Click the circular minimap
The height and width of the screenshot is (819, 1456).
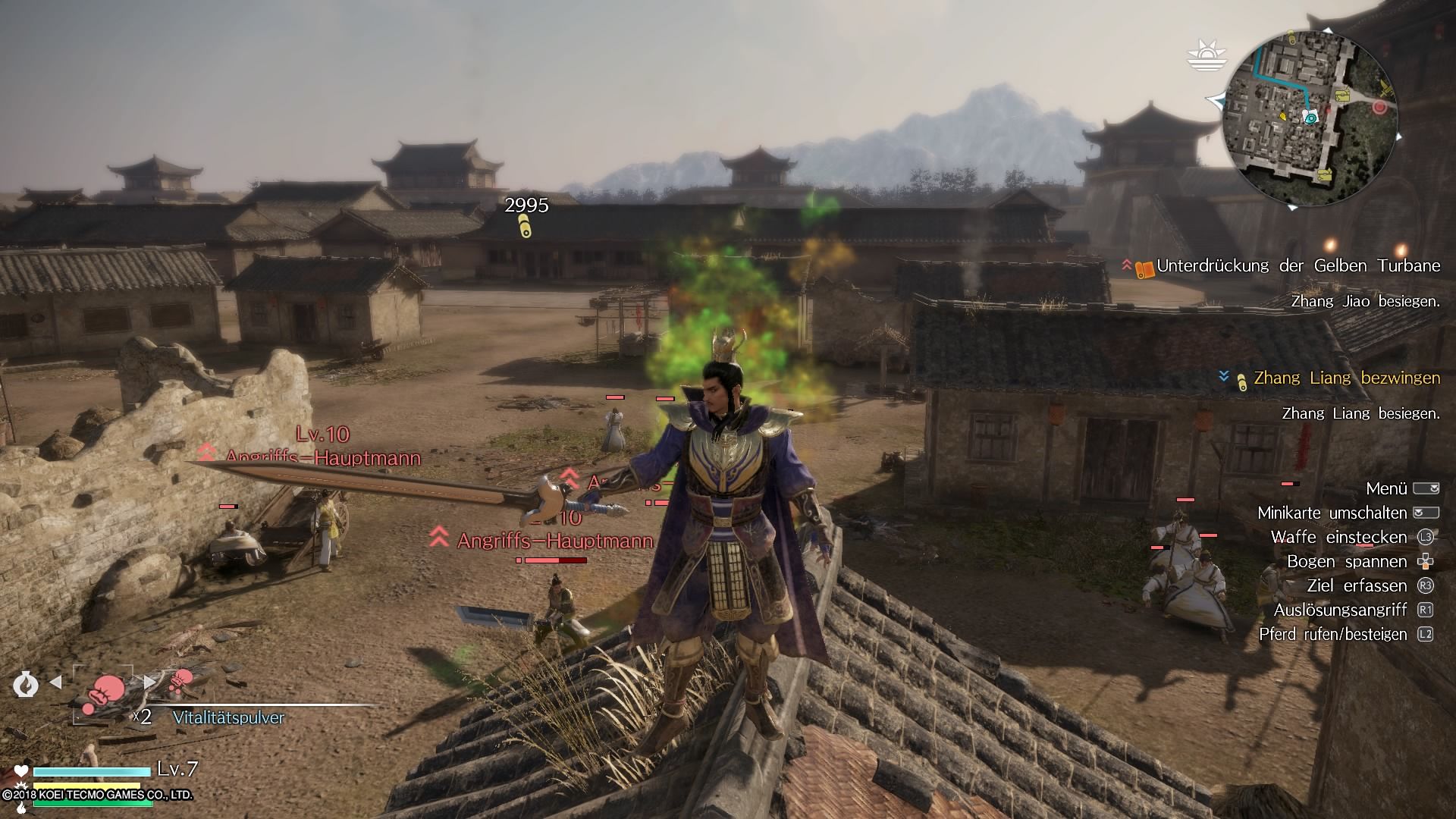tap(1313, 120)
